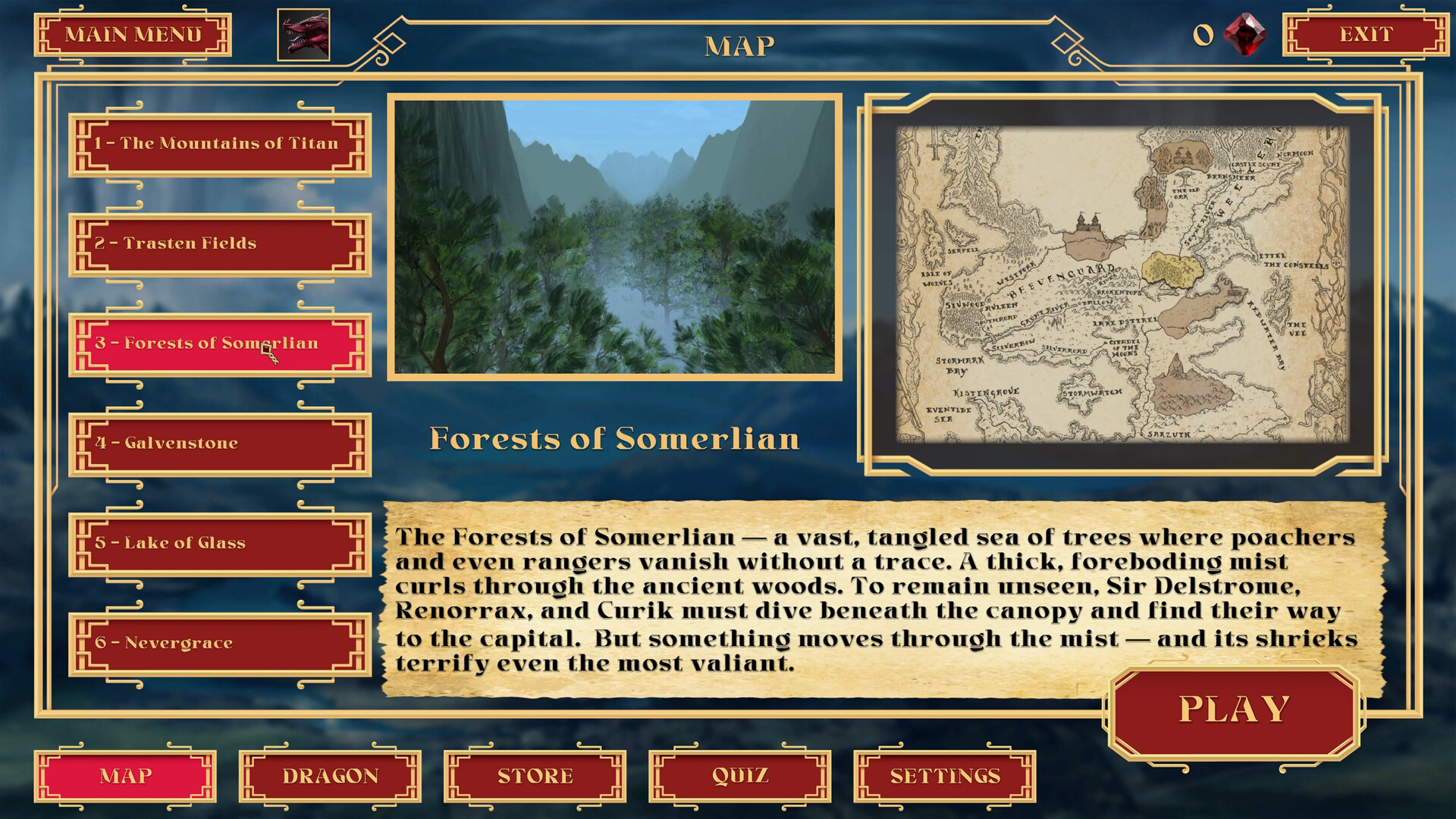This screenshot has width=1456, height=819.
Task: Select level 2 - Trasten Fields
Action: 216,243
